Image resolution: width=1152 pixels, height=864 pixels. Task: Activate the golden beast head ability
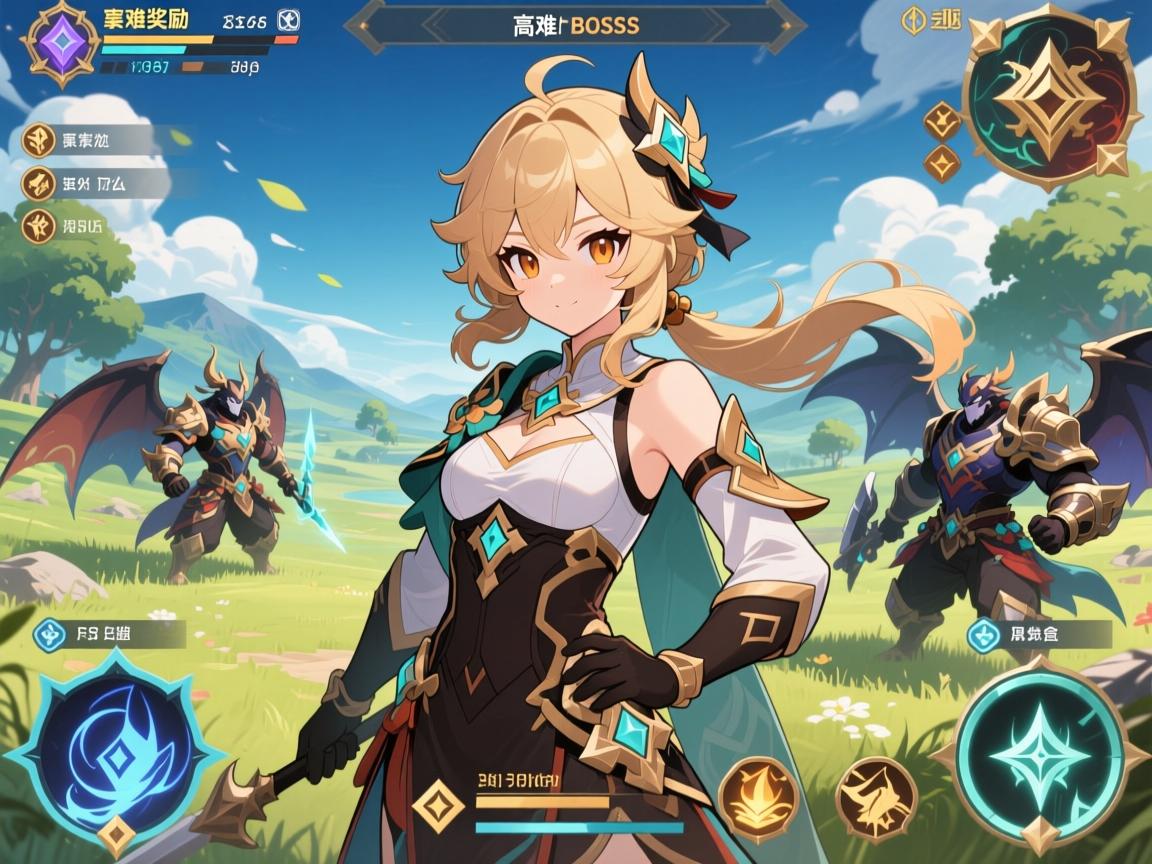click(876, 798)
